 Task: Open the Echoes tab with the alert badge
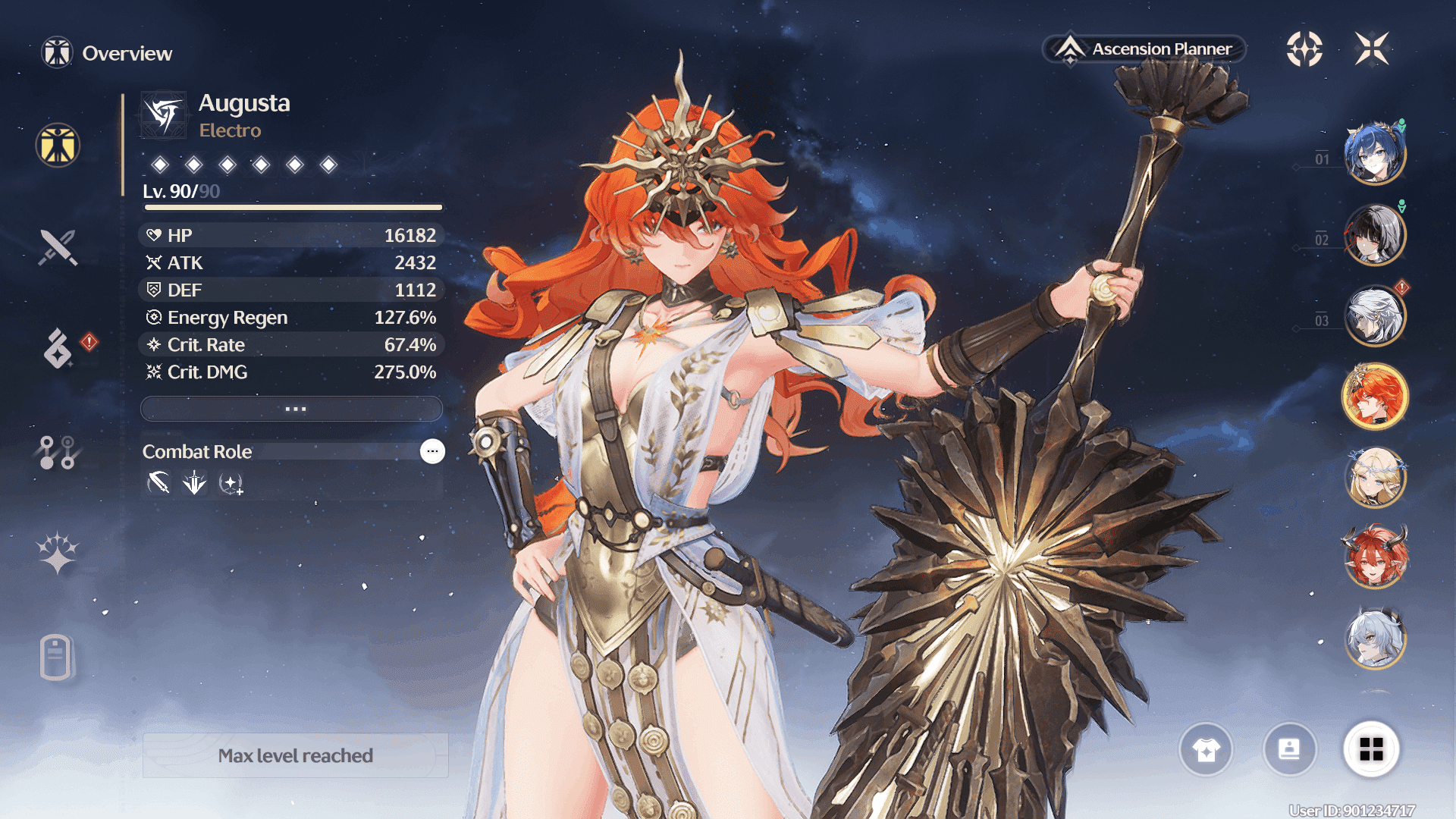pyautogui.click(x=58, y=348)
